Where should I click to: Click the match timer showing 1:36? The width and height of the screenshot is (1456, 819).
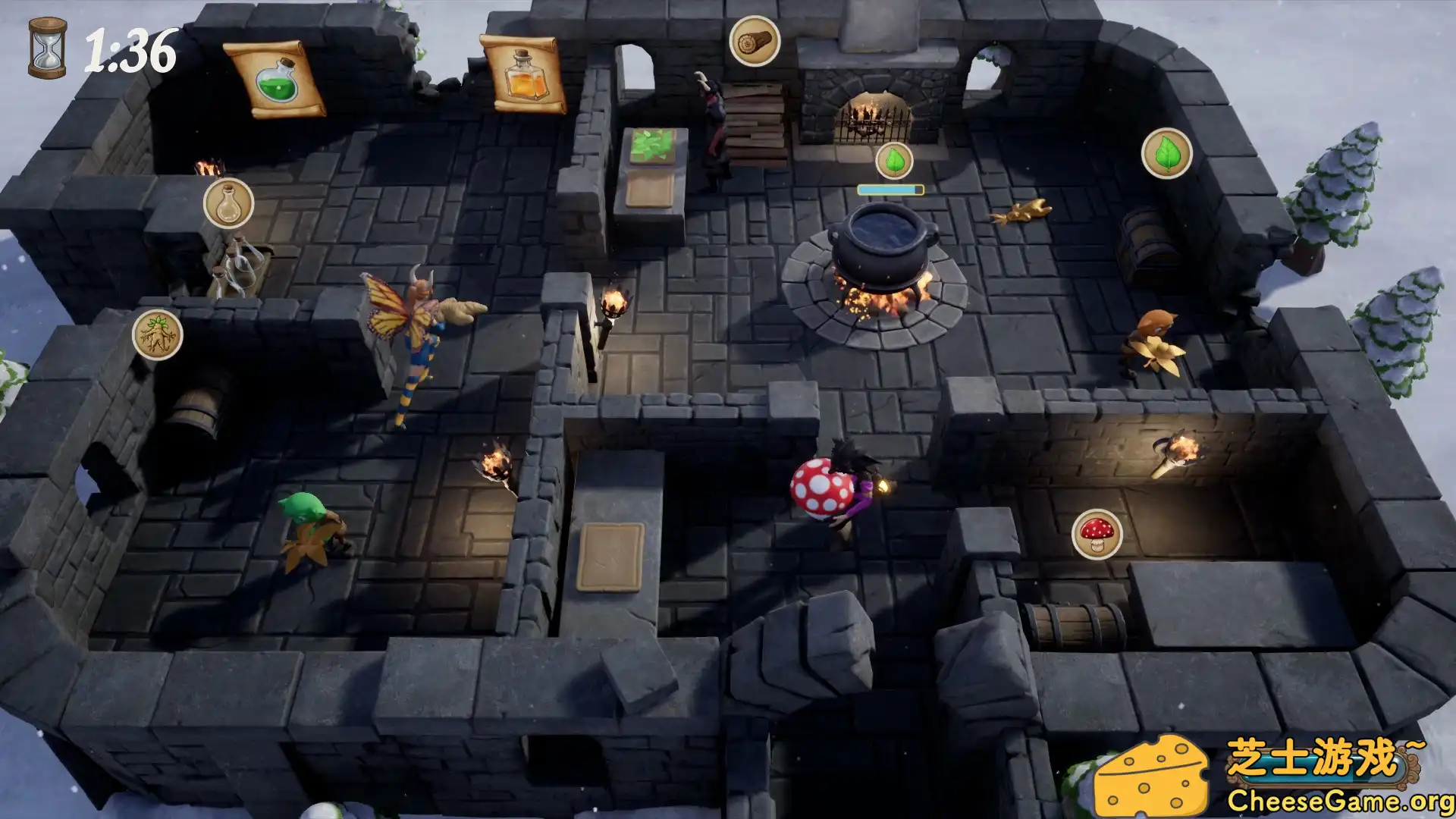pyautogui.click(x=130, y=51)
